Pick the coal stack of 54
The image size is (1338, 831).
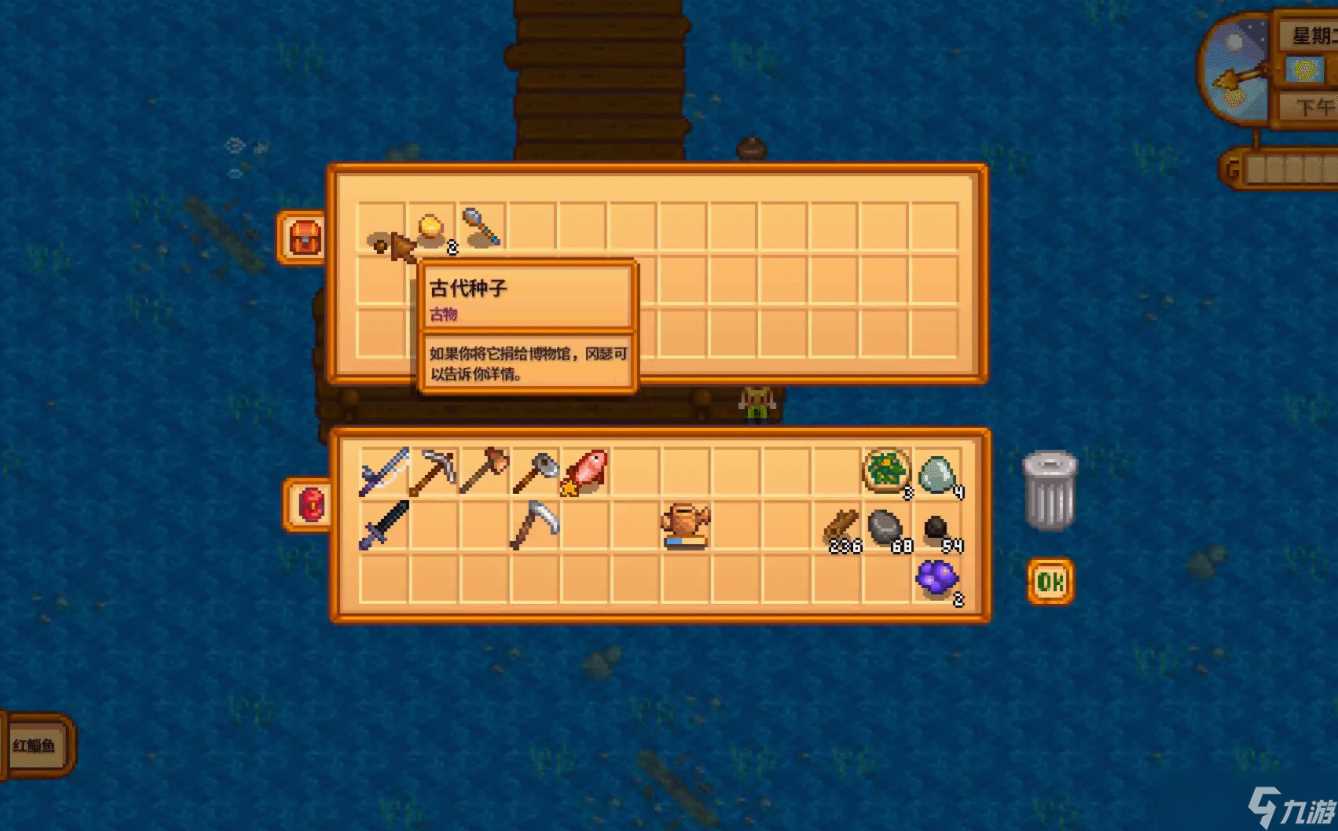(x=936, y=528)
